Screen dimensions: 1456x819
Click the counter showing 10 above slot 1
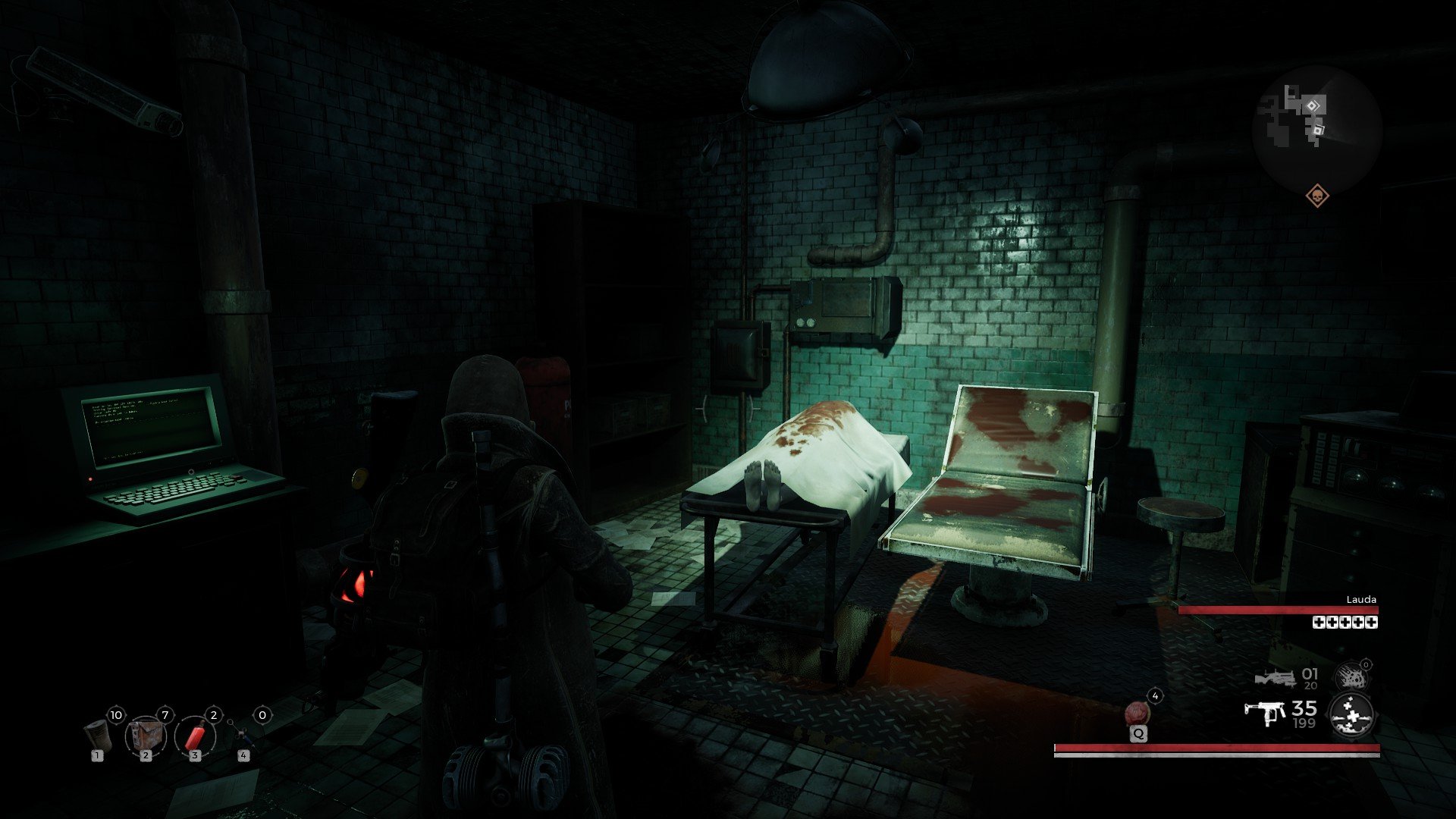coord(116,714)
